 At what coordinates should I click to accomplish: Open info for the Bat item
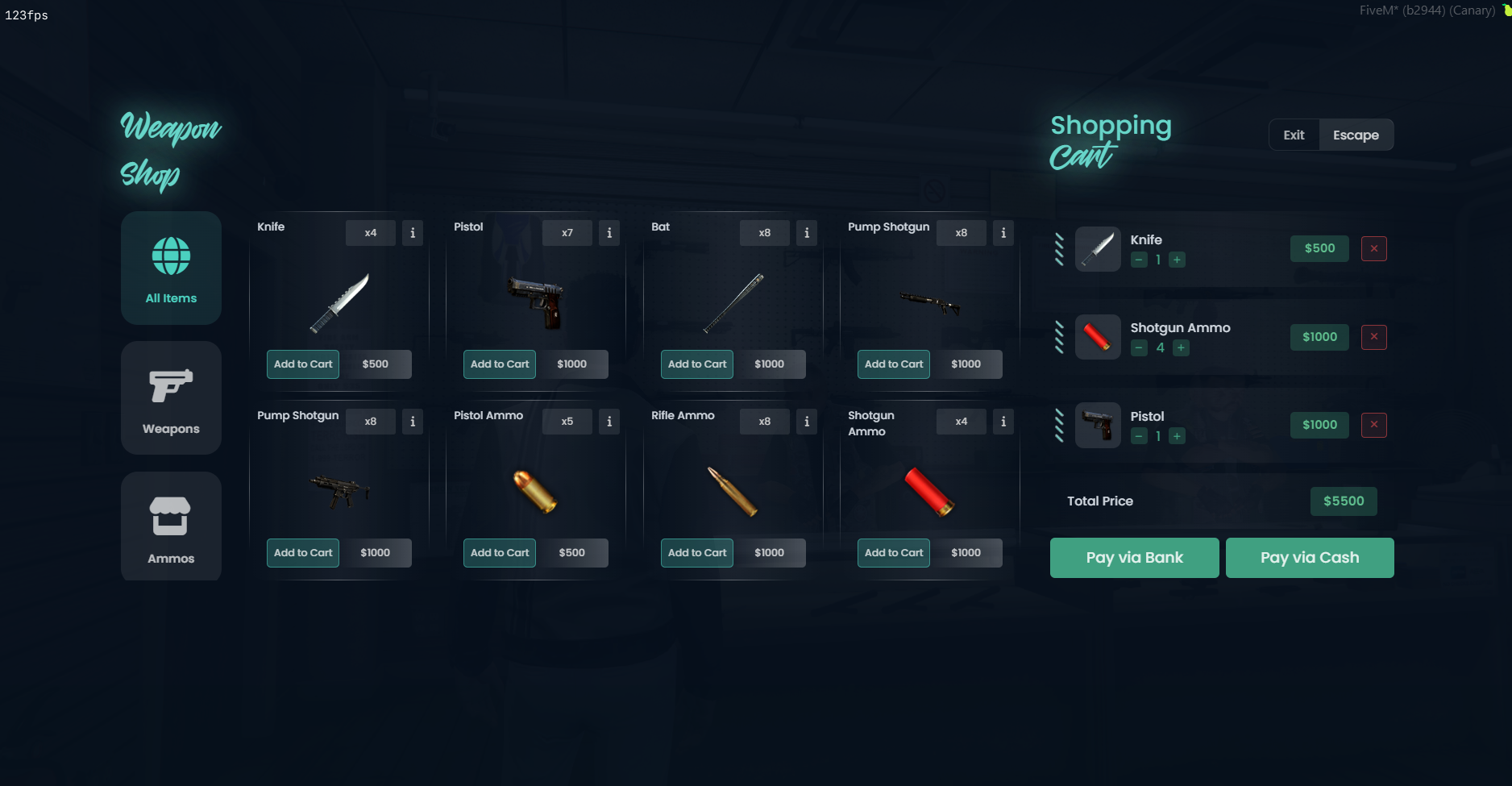click(806, 233)
